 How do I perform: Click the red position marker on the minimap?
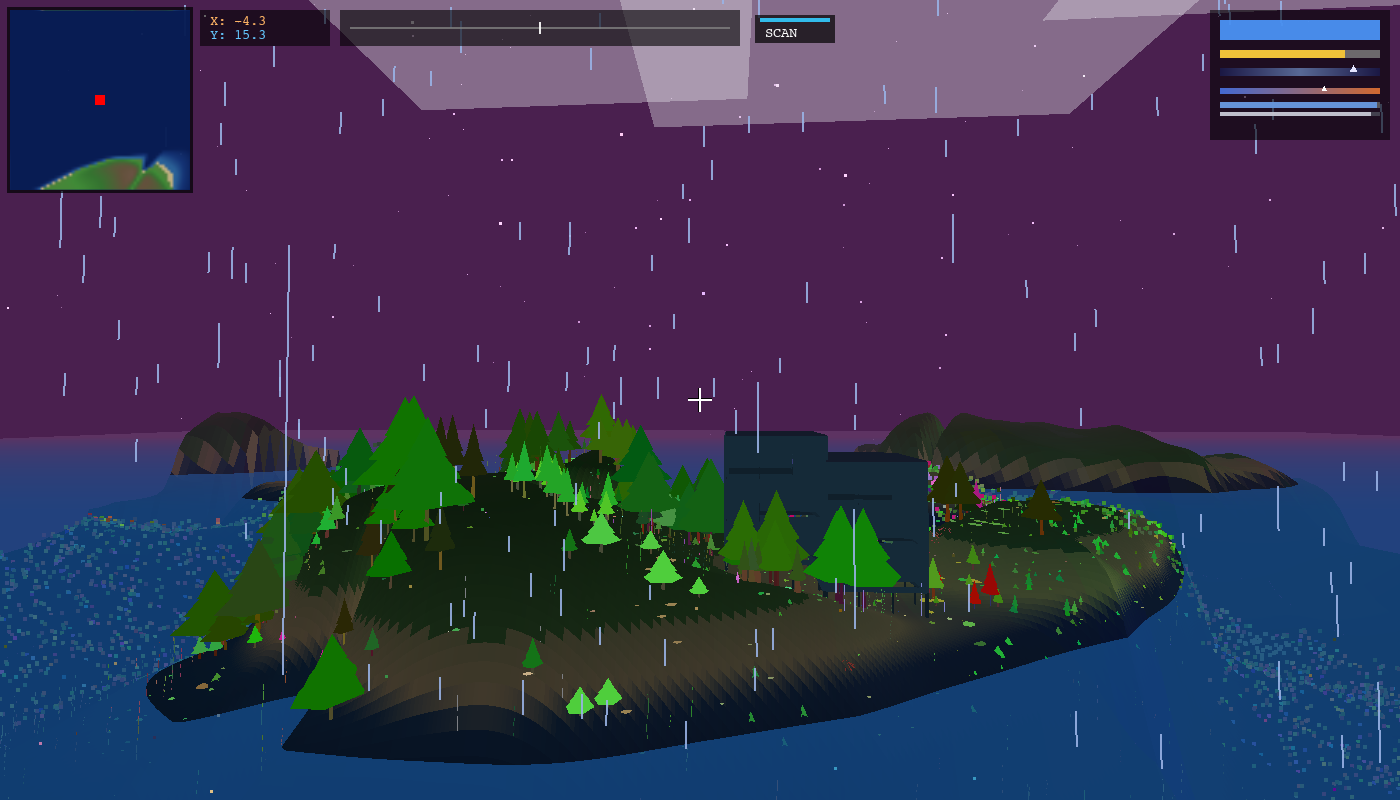coord(99,100)
